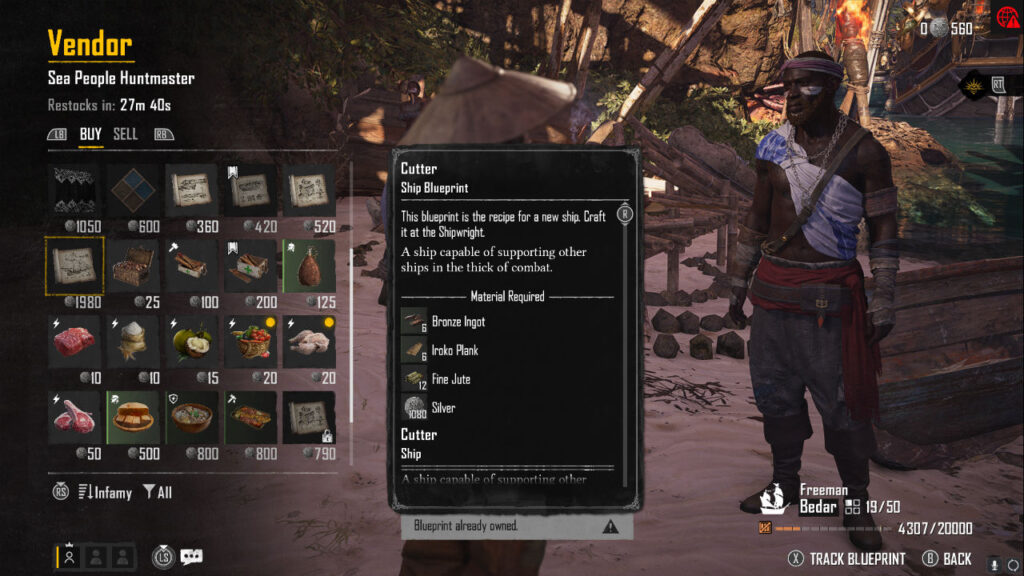Image resolution: width=1024 pixels, height=576 pixels.
Task: Pick the raw red meat for 10
Action: point(74,342)
